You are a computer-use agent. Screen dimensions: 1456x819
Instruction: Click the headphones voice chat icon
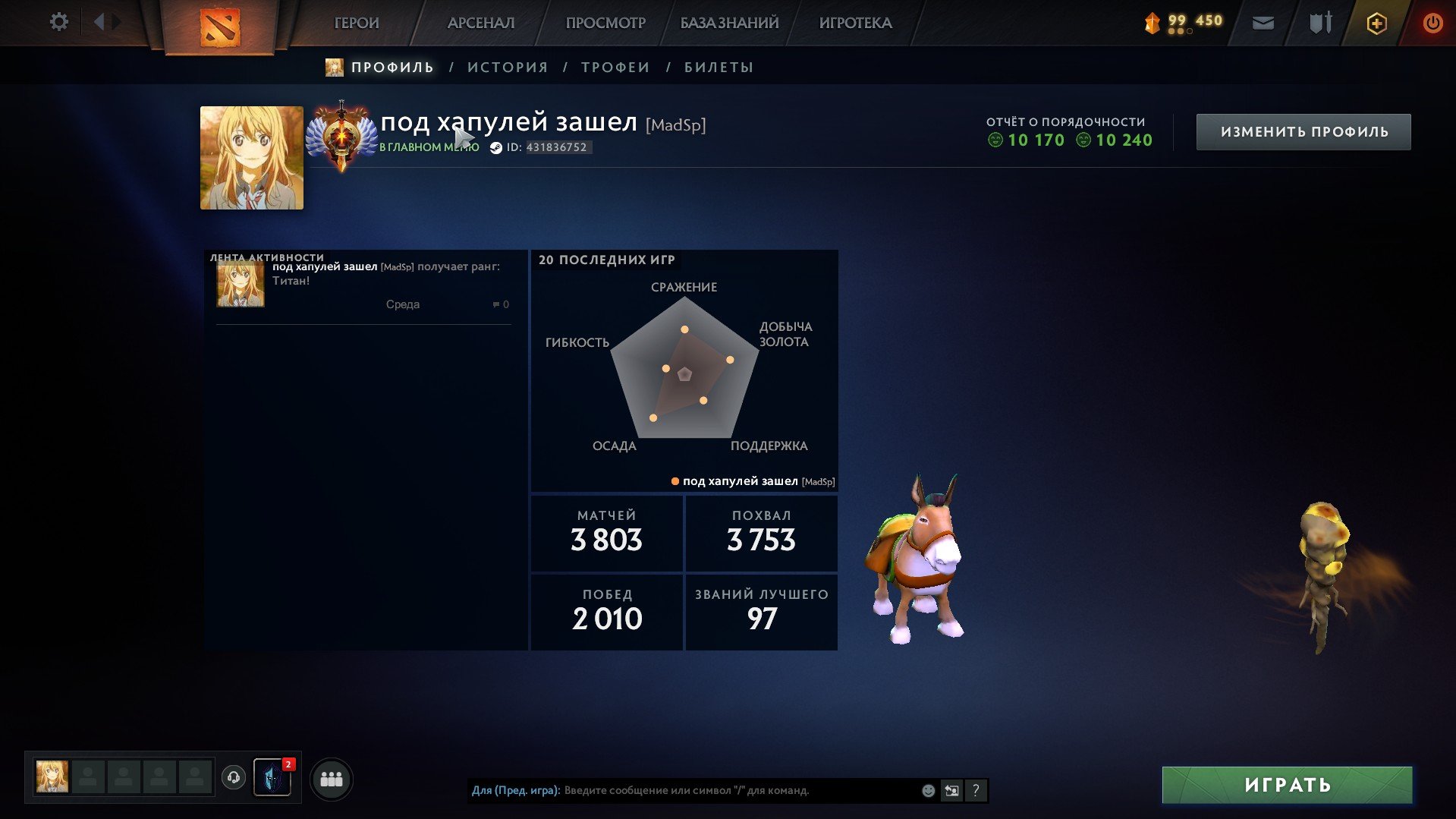(x=234, y=778)
